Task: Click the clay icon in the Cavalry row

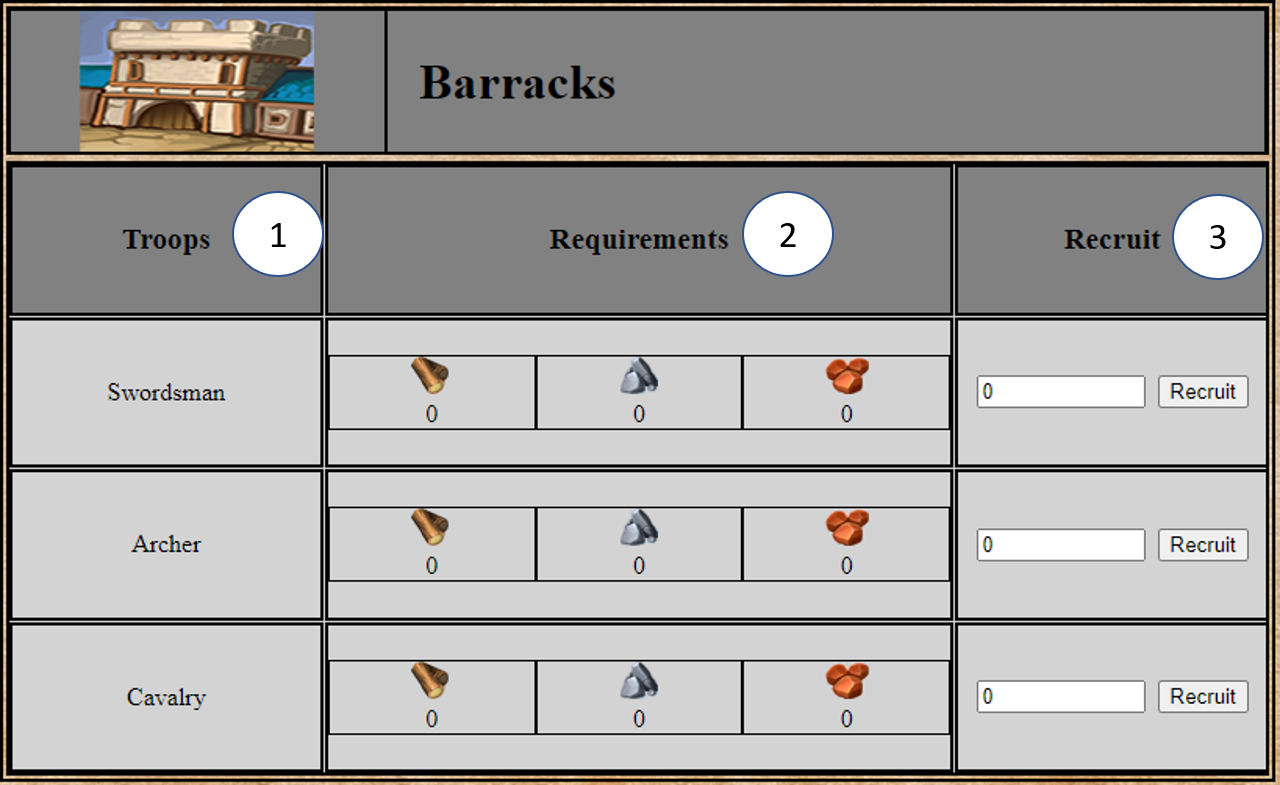Action: click(845, 681)
